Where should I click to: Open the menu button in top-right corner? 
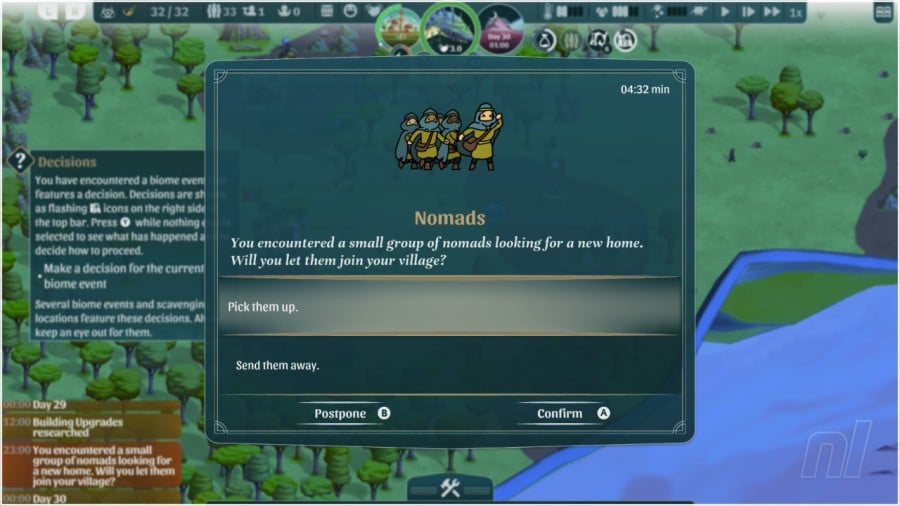click(883, 12)
